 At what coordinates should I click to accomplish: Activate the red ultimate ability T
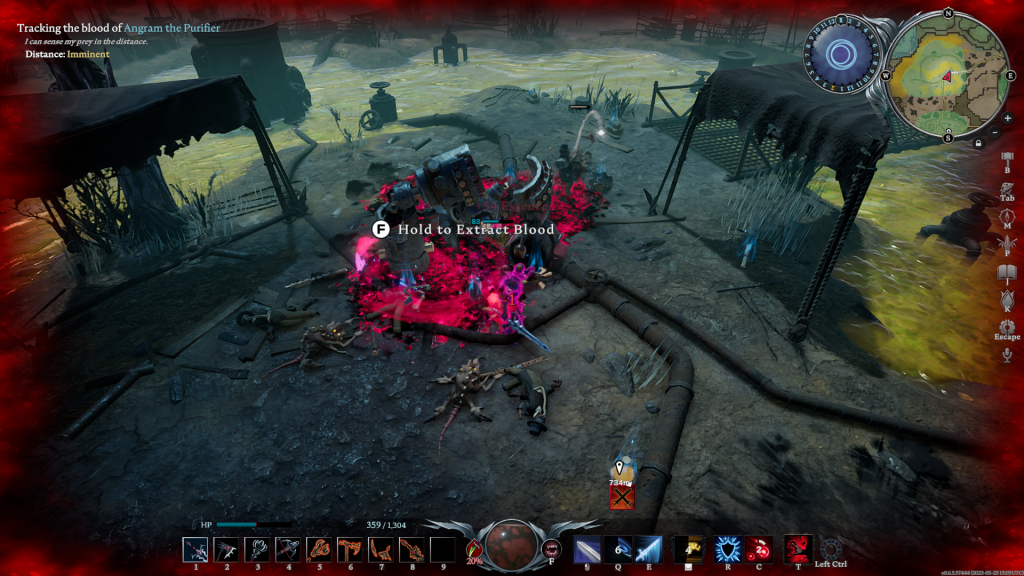(x=797, y=548)
